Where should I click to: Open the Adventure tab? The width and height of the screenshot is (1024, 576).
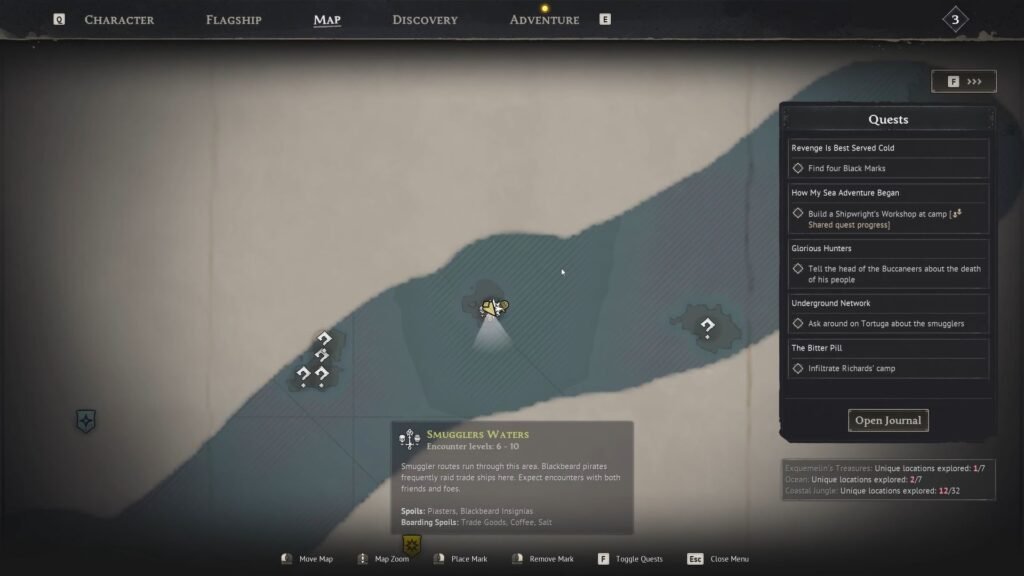click(x=544, y=20)
